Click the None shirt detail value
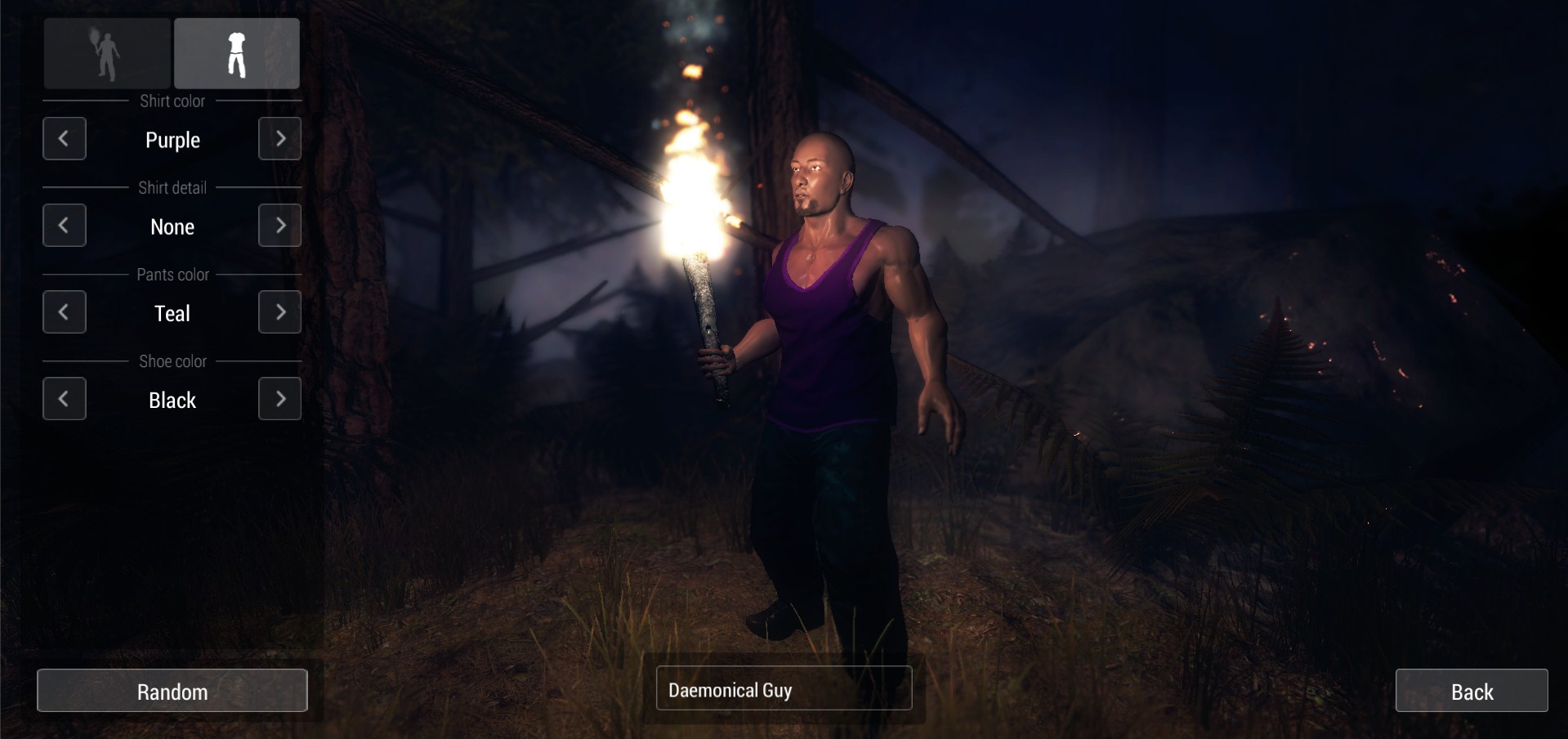The height and width of the screenshot is (739, 1568). 172,226
